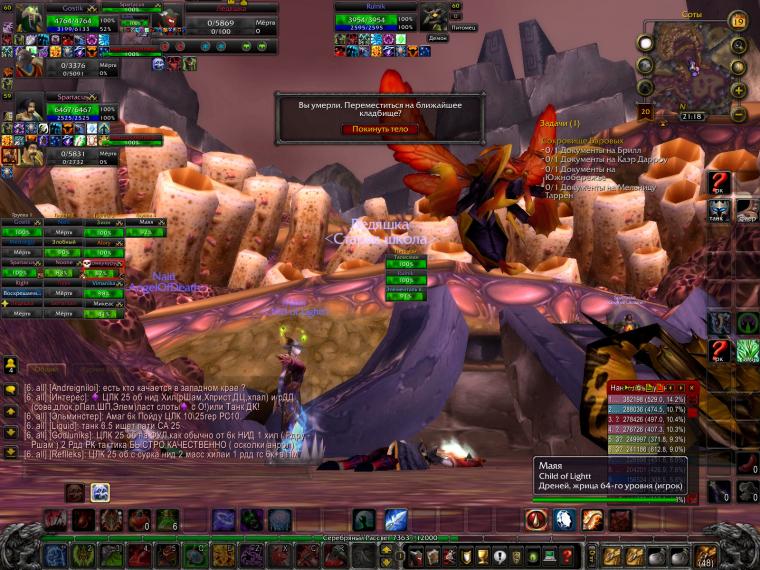Click the red question mark help micro-button
The image size is (760, 570).
coord(565,556)
